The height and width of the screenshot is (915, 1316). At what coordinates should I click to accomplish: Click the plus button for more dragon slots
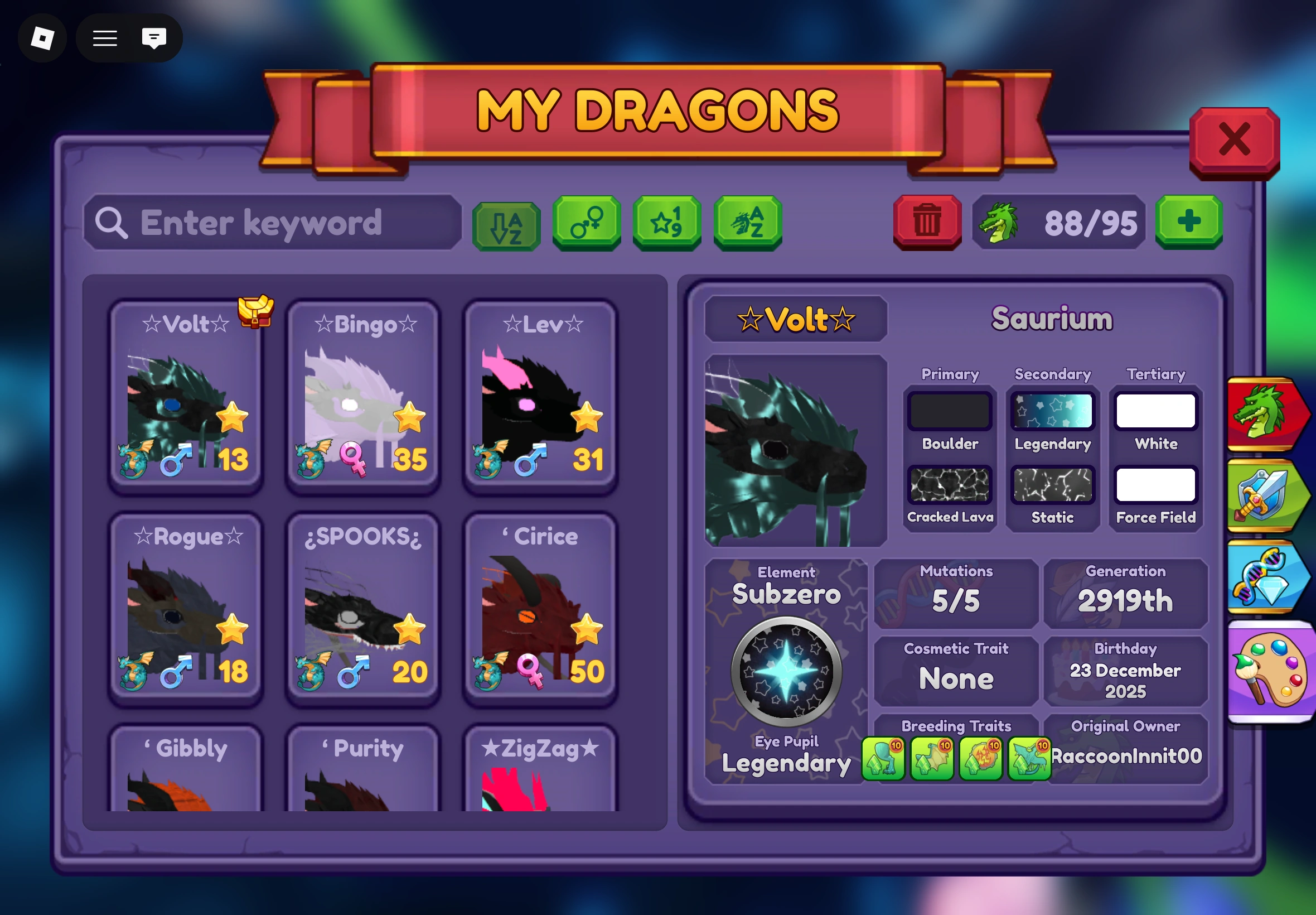1188,223
